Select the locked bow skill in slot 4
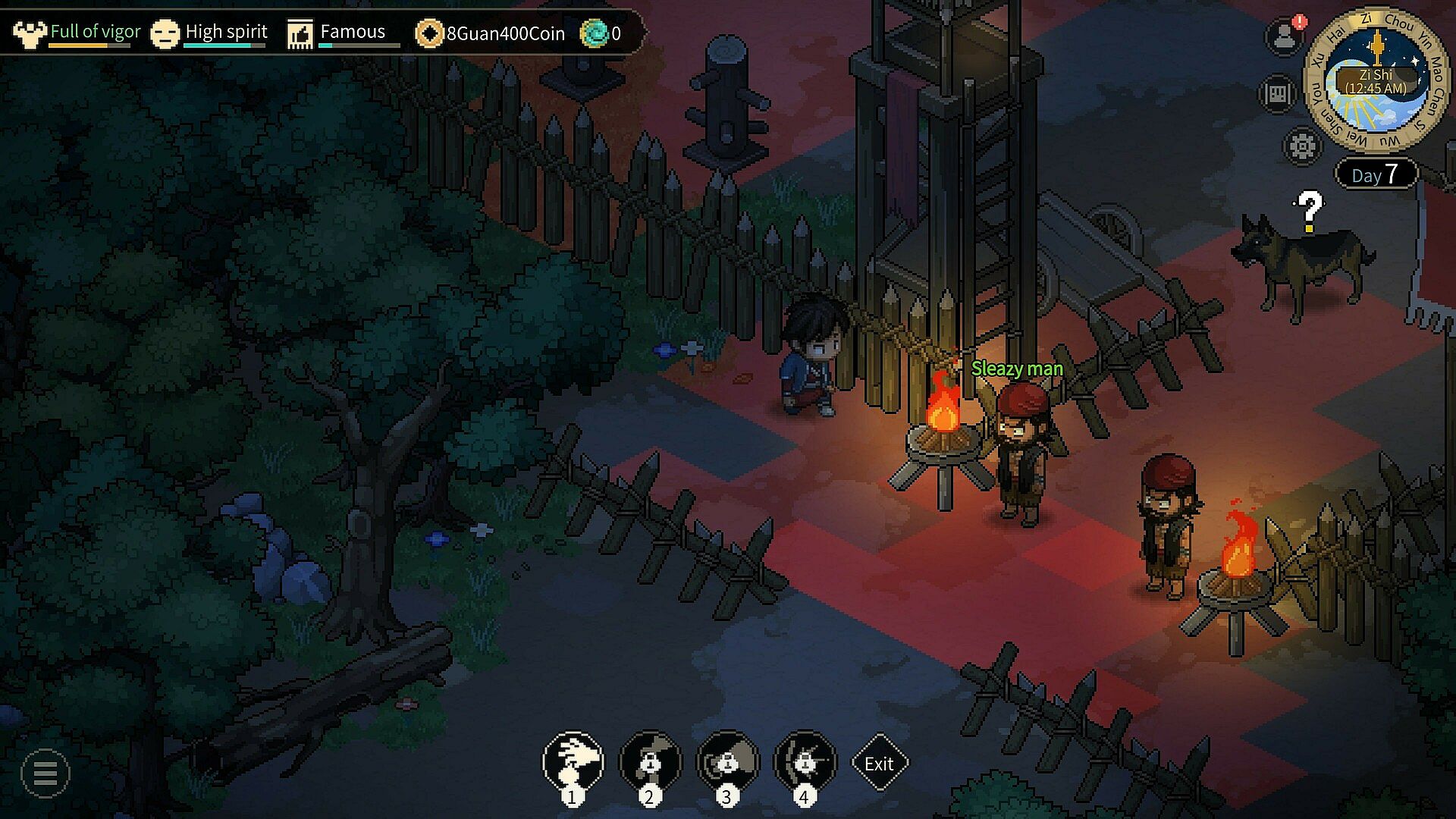Image resolution: width=1456 pixels, height=819 pixels. pyautogui.click(x=805, y=761)
